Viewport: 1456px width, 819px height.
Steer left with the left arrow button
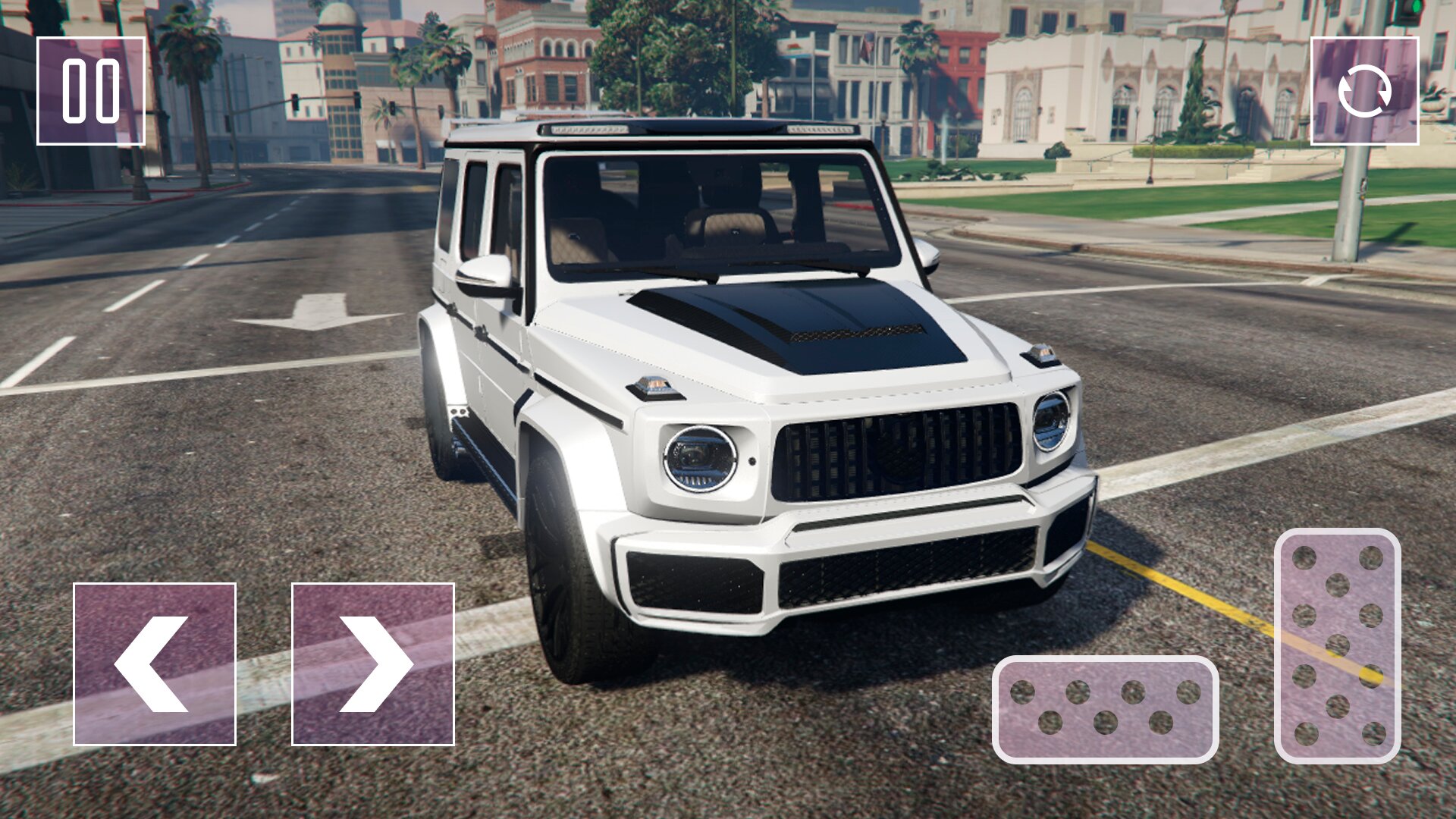[x=155, y=664]
